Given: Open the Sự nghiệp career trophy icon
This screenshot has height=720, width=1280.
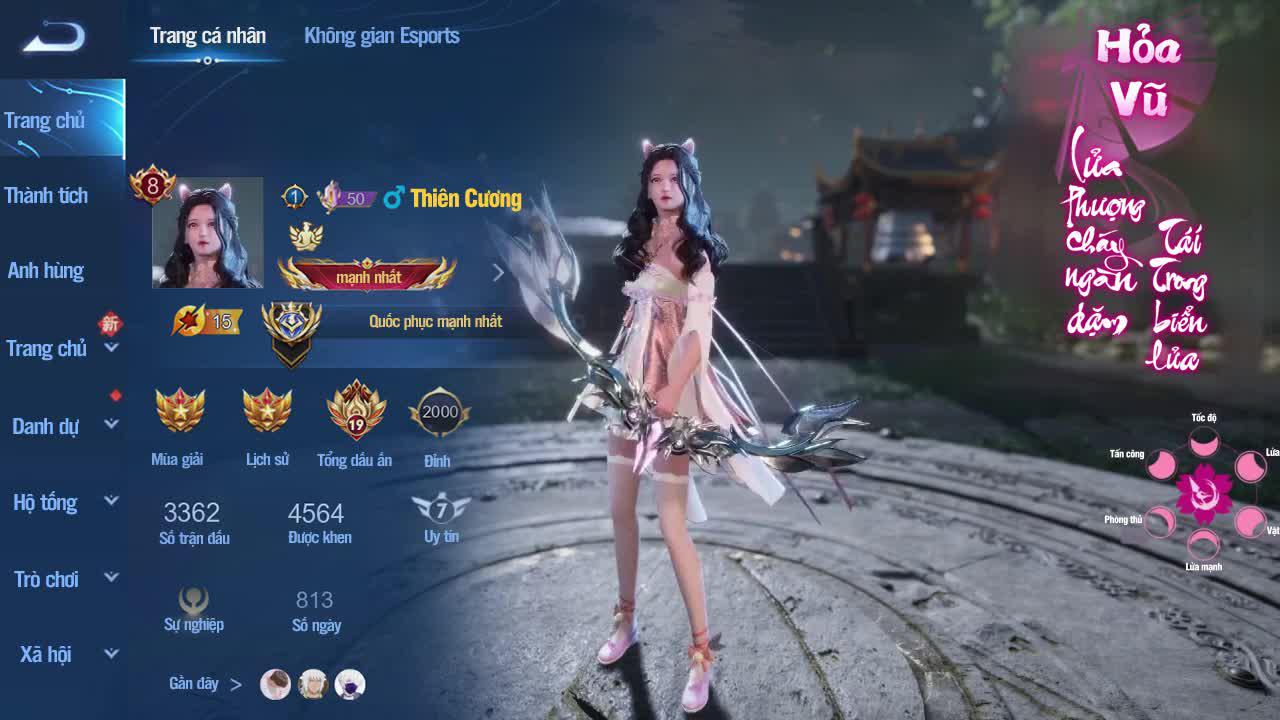Looking at the screenshot, I should coord(192,600).
